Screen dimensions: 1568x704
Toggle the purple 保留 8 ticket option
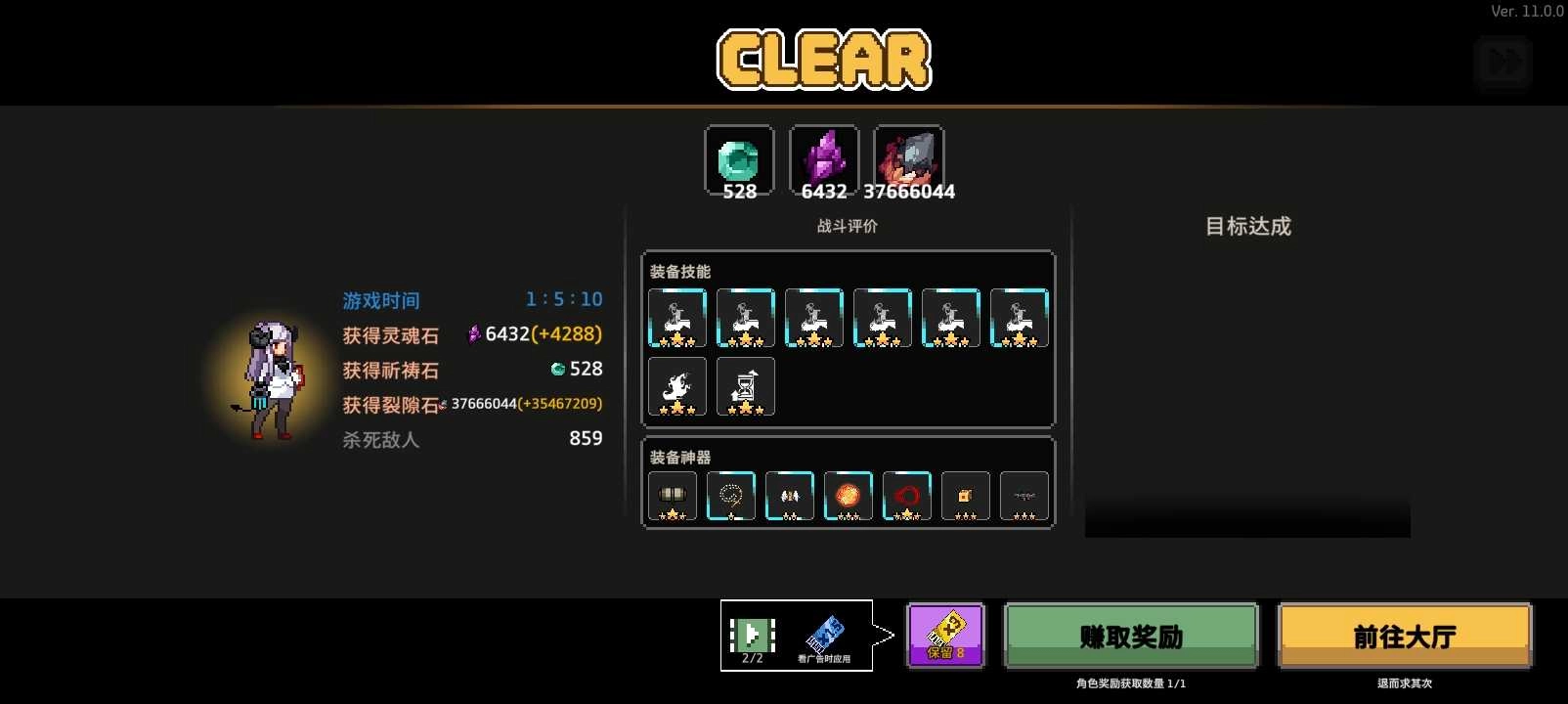pos(945,635)
